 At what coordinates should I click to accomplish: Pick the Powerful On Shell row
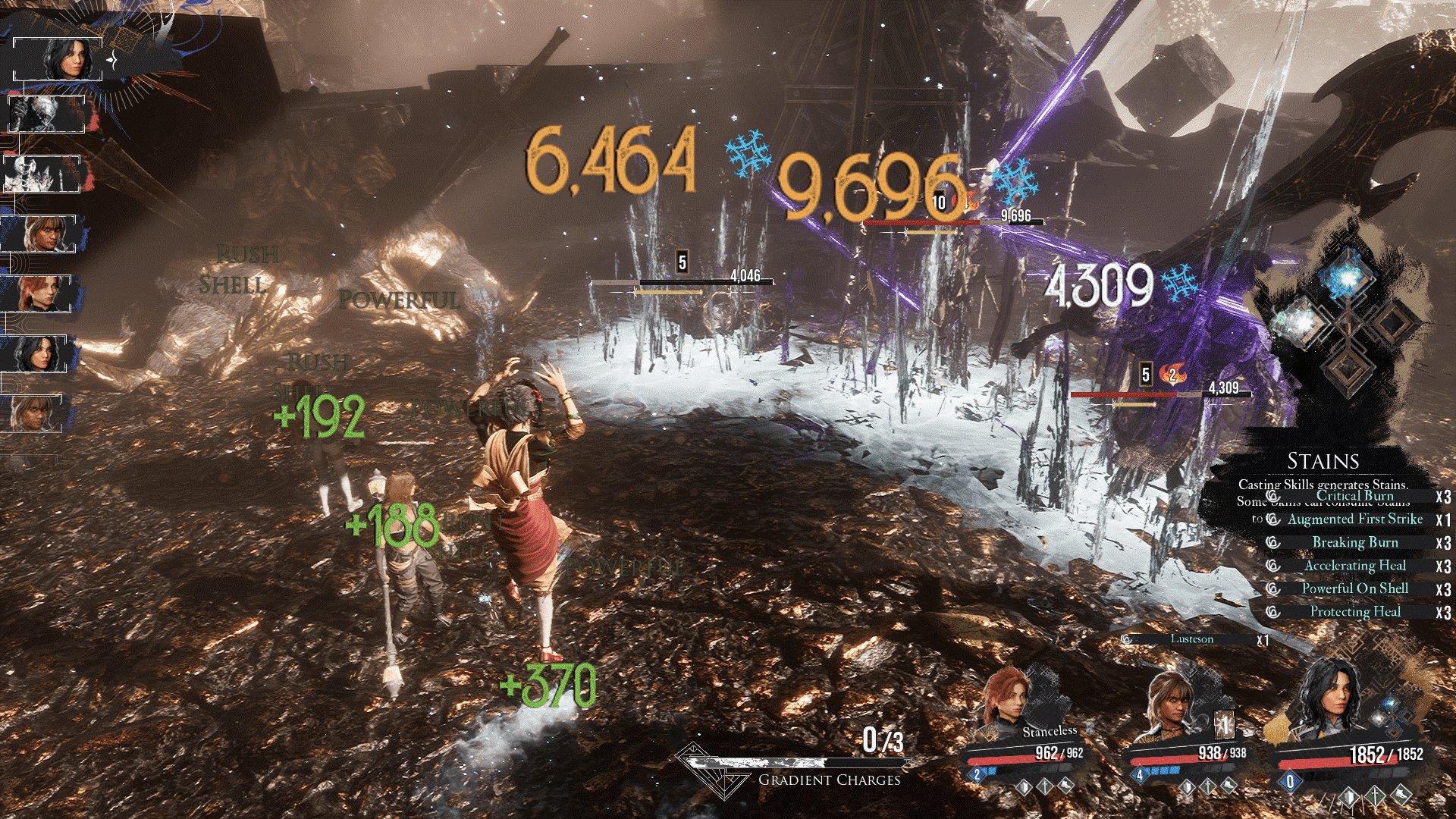(1354, 588)
